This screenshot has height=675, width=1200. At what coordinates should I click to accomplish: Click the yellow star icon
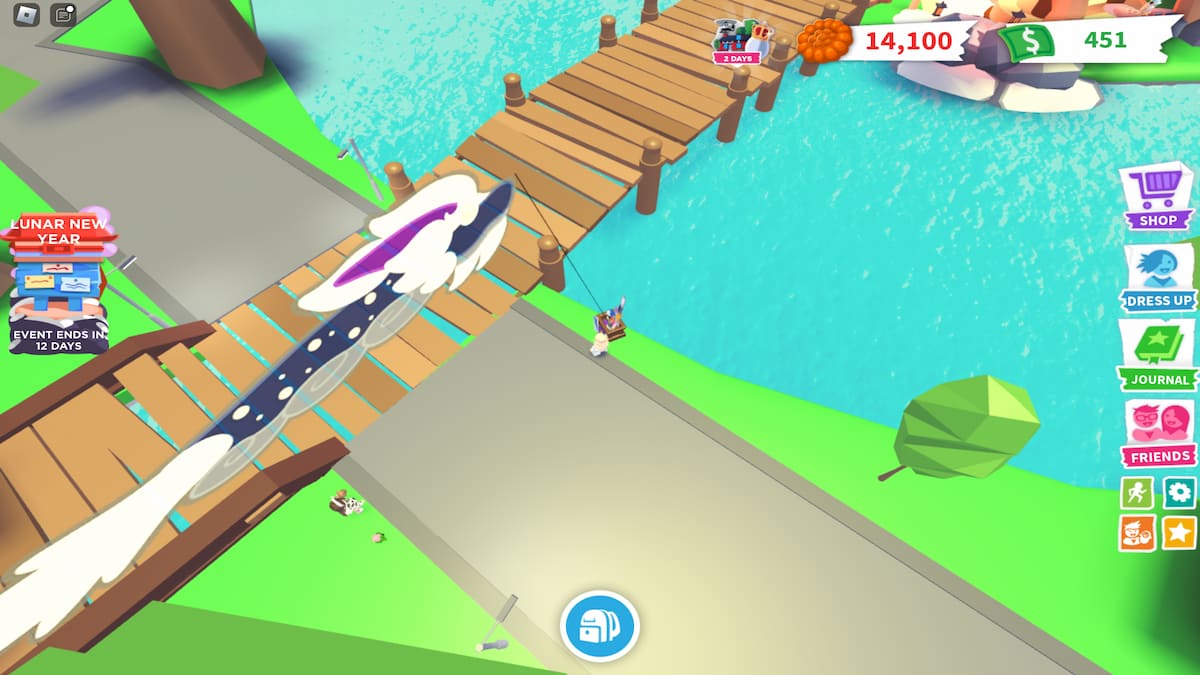click(x=1180, y=532)
